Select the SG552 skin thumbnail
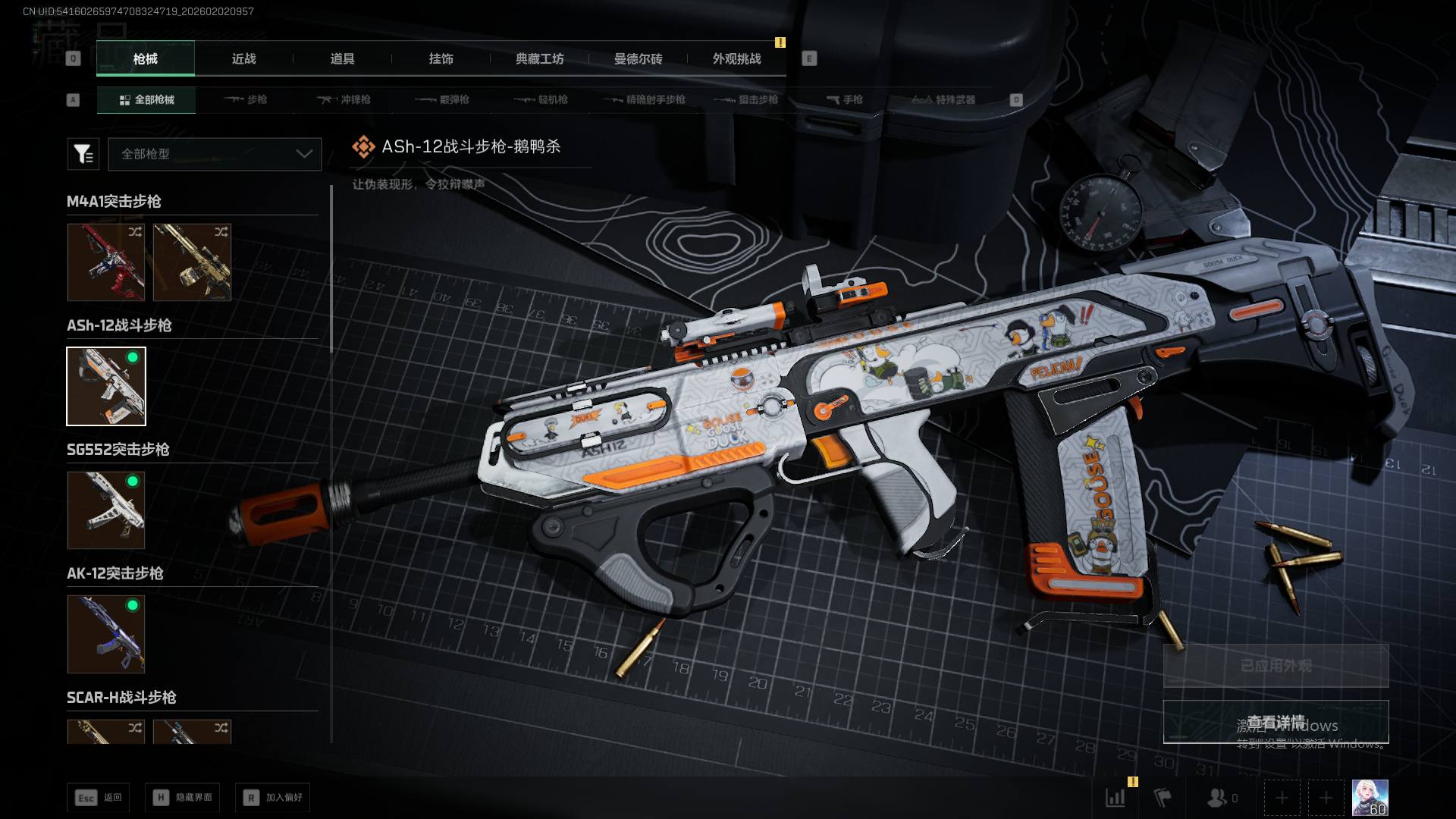The height and width of the screenshot is (819, 1456). [106, 510]
